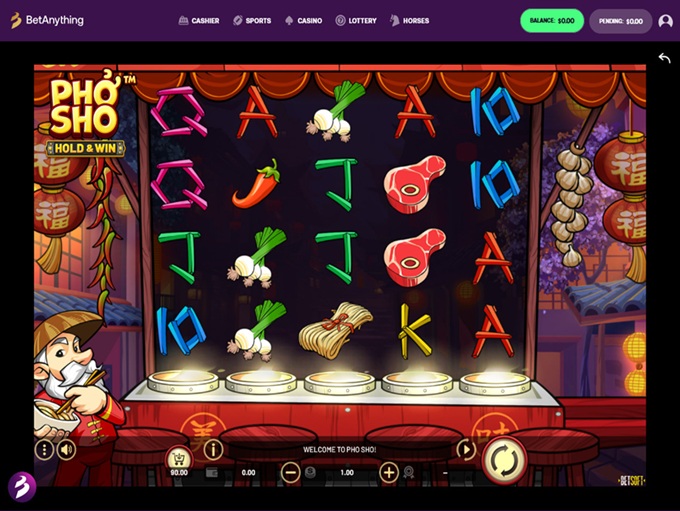
Task: Open the purple B chat bubble
Action: pos(21,486)
